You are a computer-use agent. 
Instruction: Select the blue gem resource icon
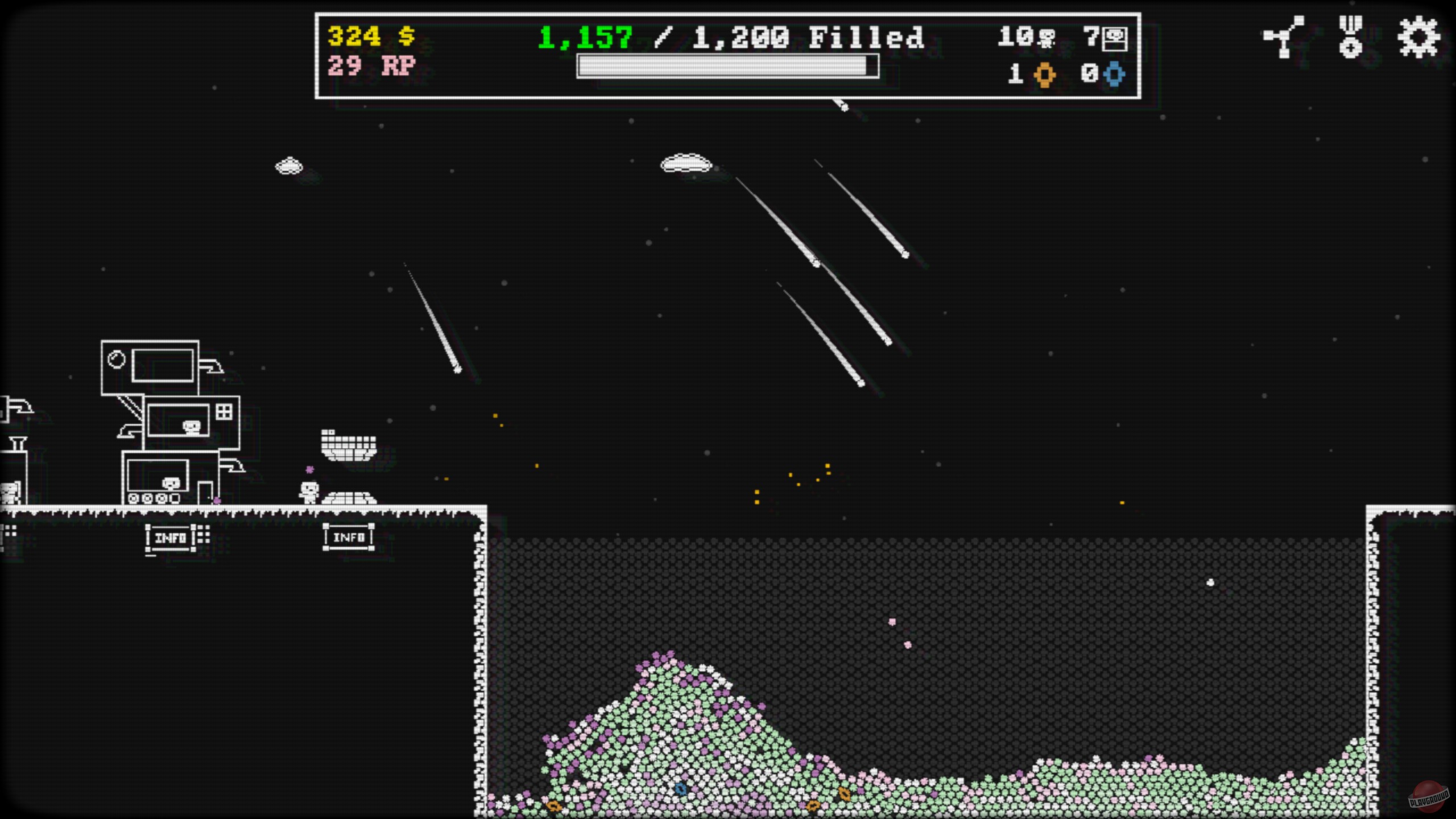1113,74
